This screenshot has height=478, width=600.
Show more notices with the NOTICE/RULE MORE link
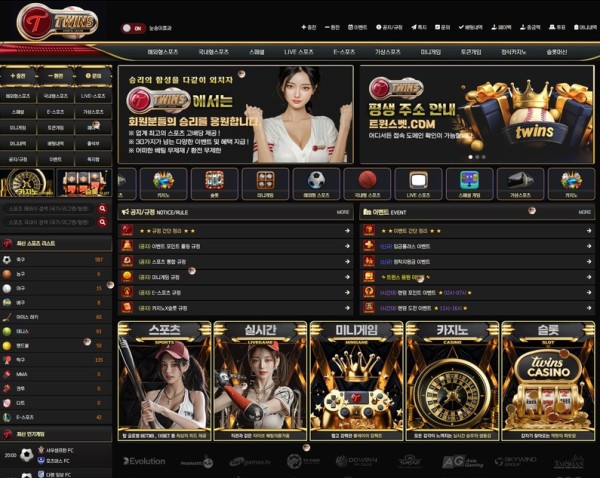point(343,212)
